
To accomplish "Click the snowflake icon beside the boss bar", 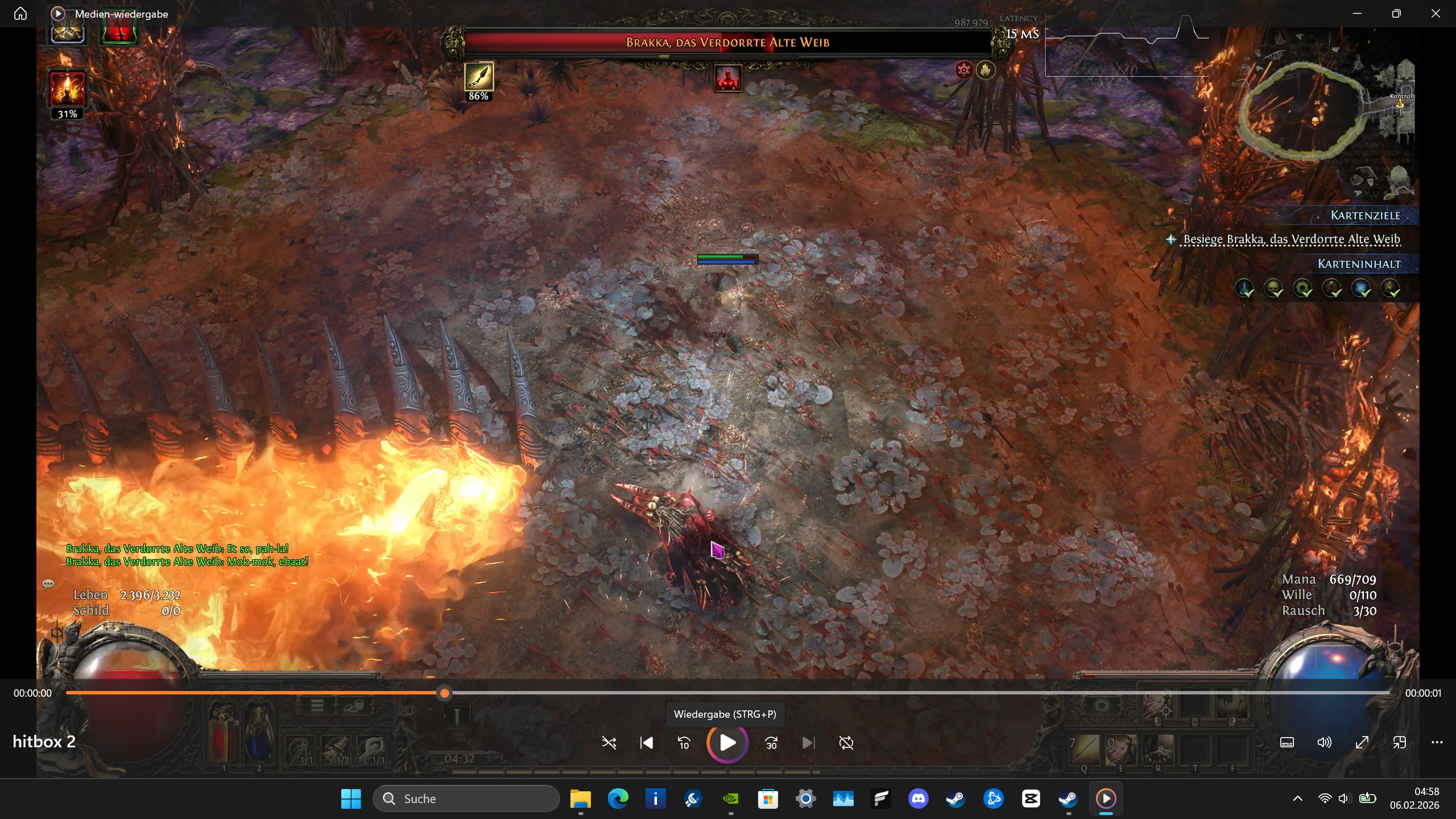I will coord(963,70).
